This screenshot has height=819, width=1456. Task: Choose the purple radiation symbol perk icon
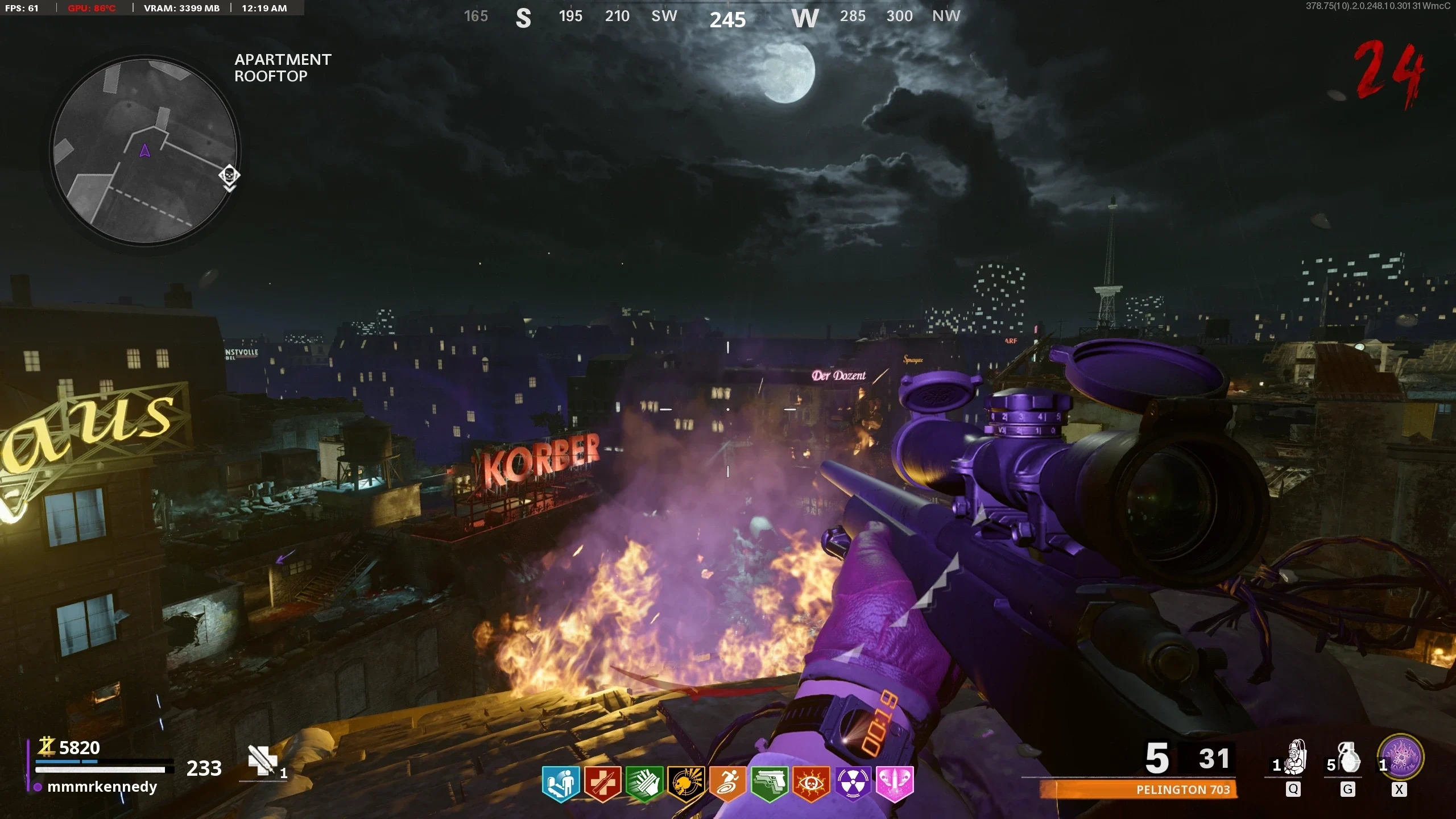[x=853, y=784]
